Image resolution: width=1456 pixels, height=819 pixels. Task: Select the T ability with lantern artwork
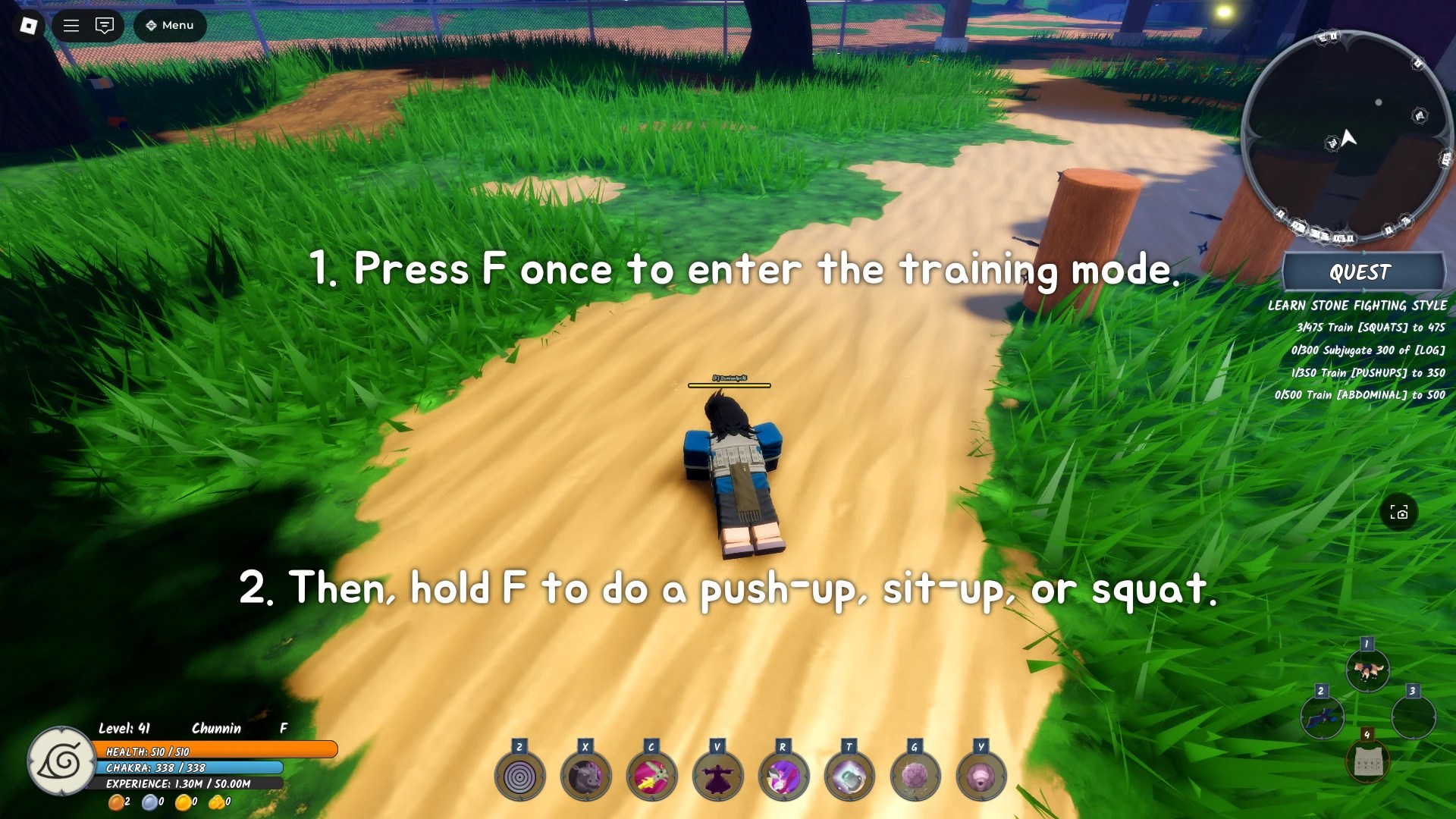849,775
